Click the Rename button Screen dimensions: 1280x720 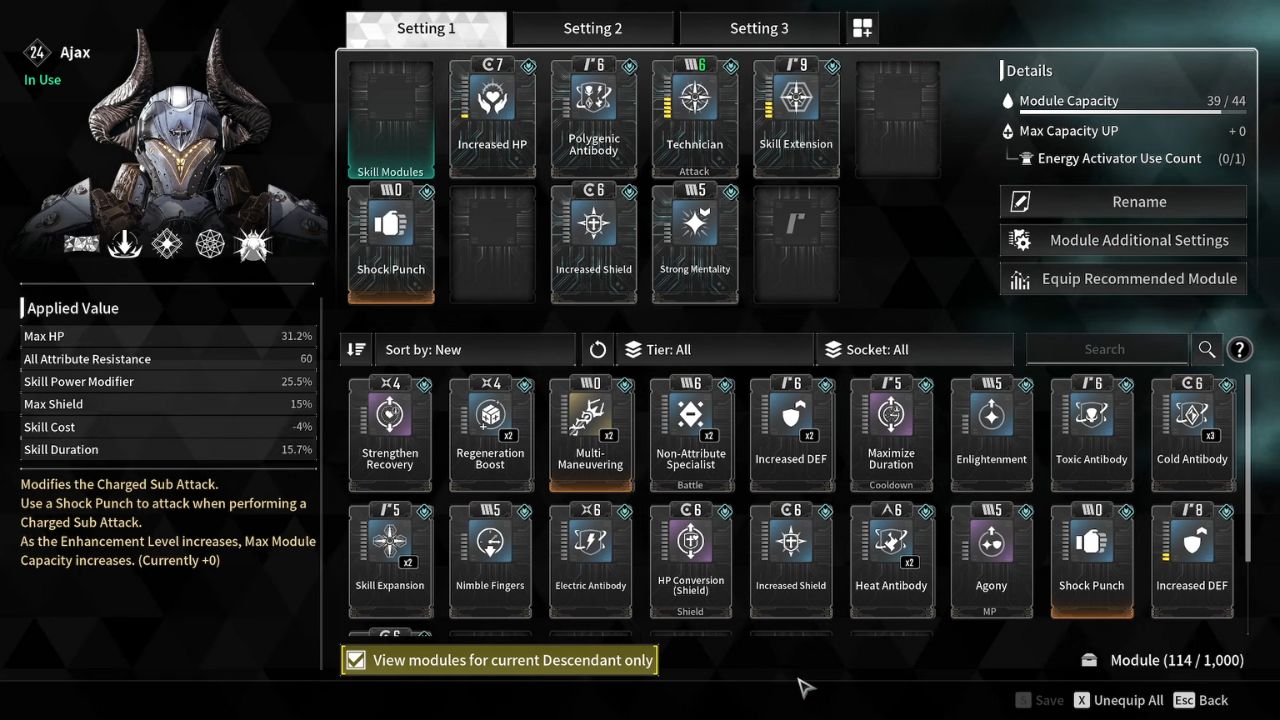1122,201
